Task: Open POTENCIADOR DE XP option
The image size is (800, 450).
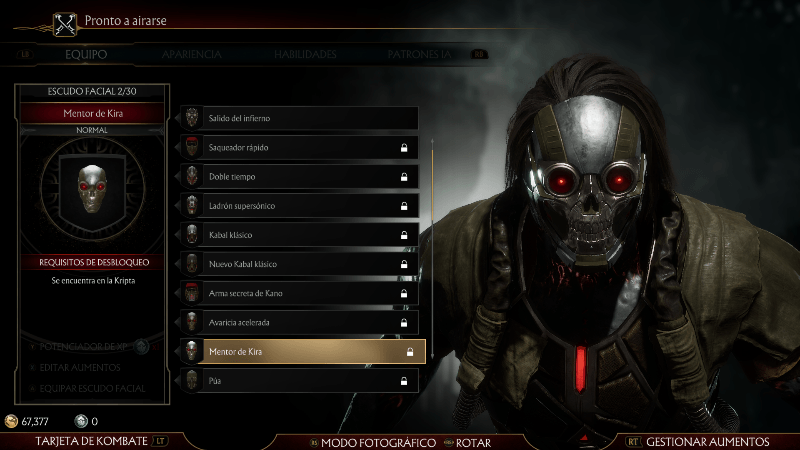Action: pos(86,346)
